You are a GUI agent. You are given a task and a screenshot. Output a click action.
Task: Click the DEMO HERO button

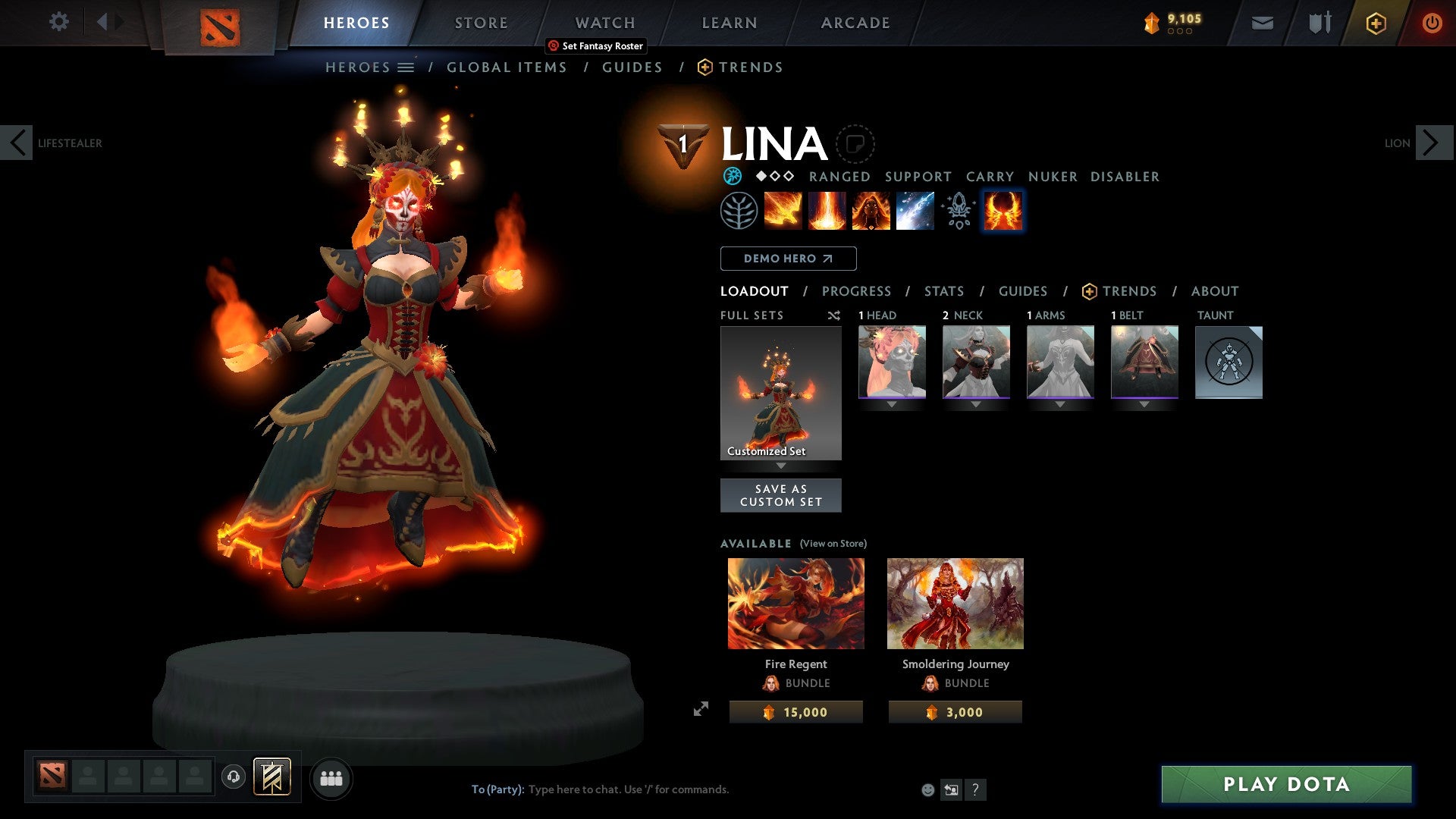pyautogui.click(x=787, y=259)
